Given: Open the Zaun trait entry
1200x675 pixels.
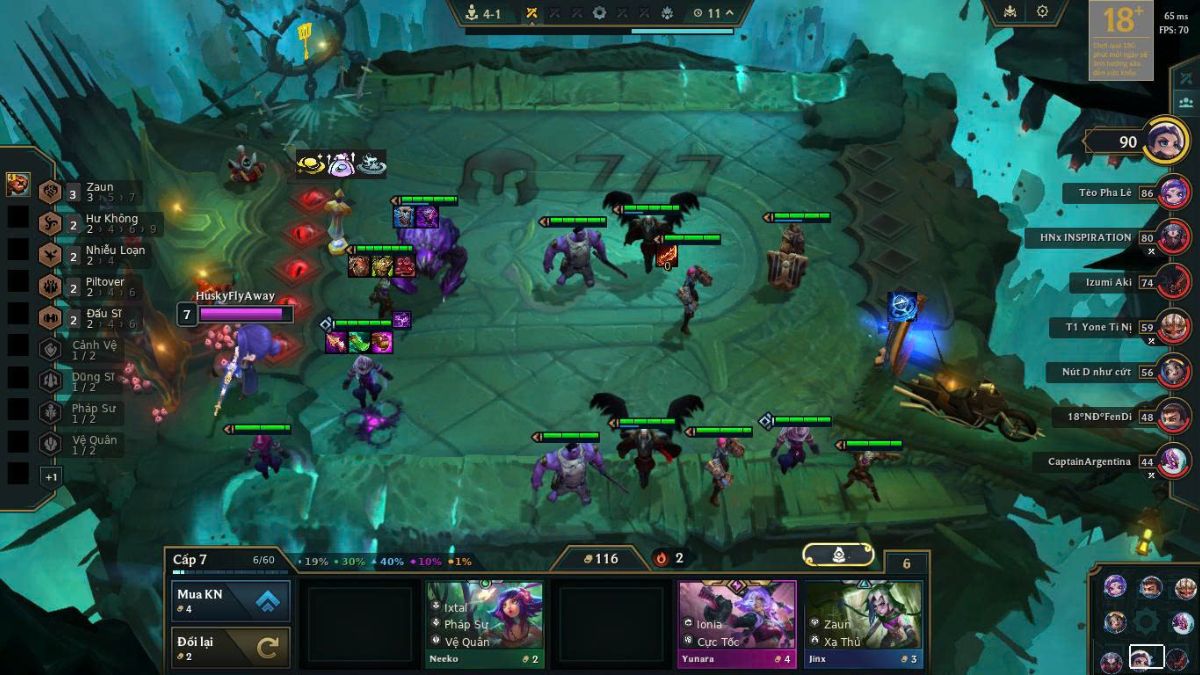Looking at the screenshot, I should [x=88, y=192].
